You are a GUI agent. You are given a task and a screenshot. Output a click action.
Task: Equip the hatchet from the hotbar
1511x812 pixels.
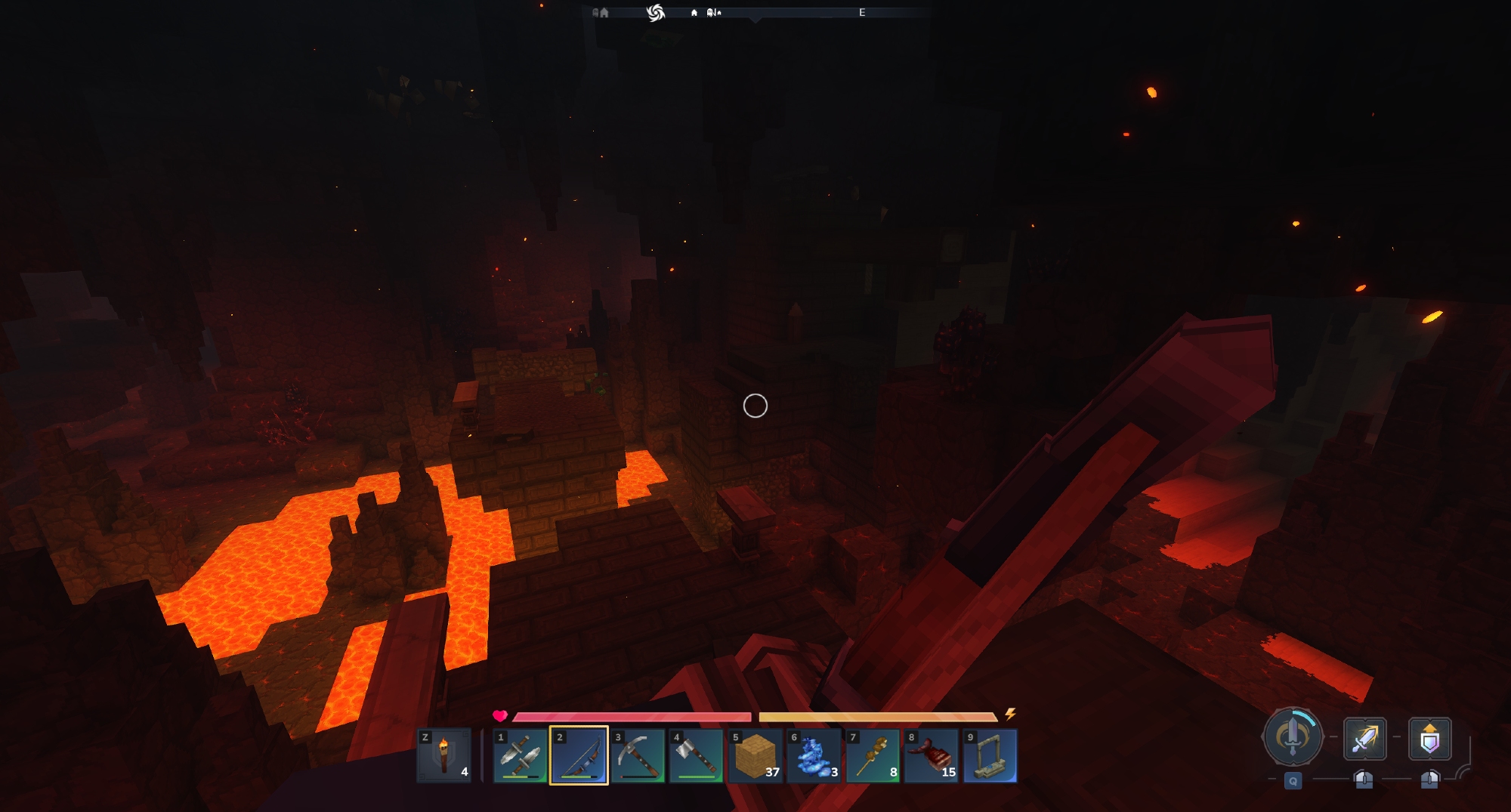696,755
